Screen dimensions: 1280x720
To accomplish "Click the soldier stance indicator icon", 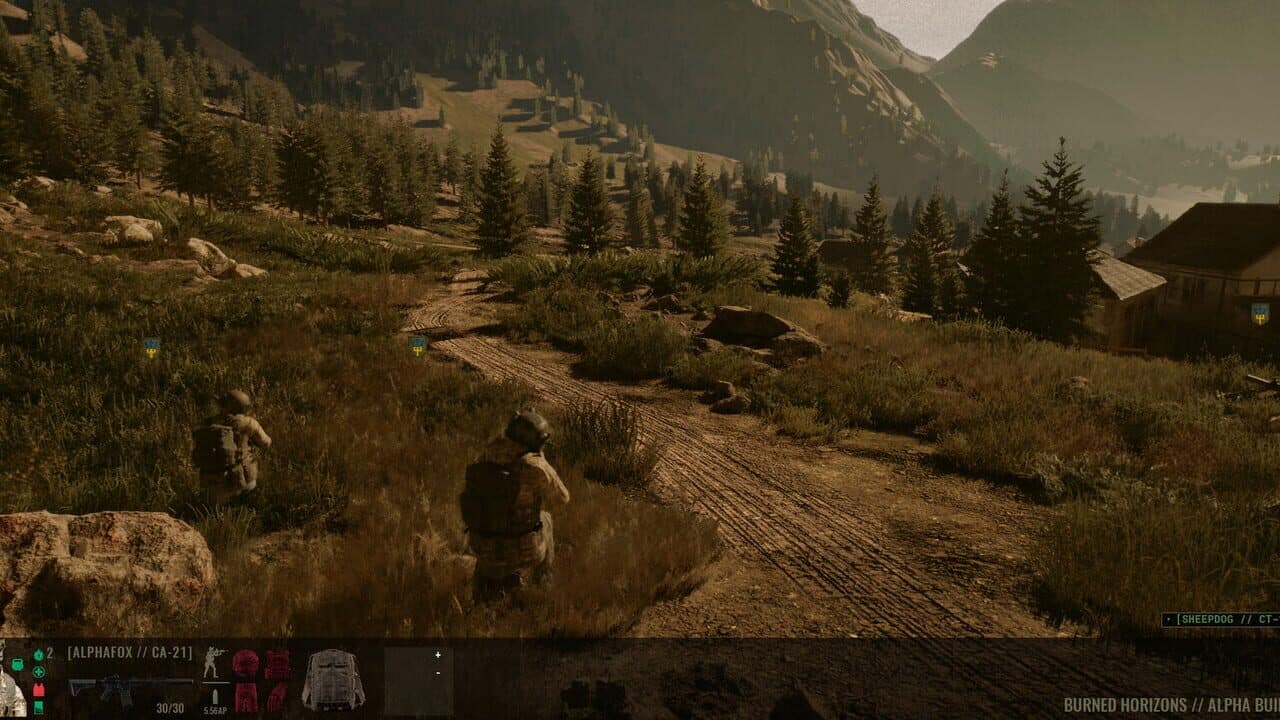I will tap(213, 663).
